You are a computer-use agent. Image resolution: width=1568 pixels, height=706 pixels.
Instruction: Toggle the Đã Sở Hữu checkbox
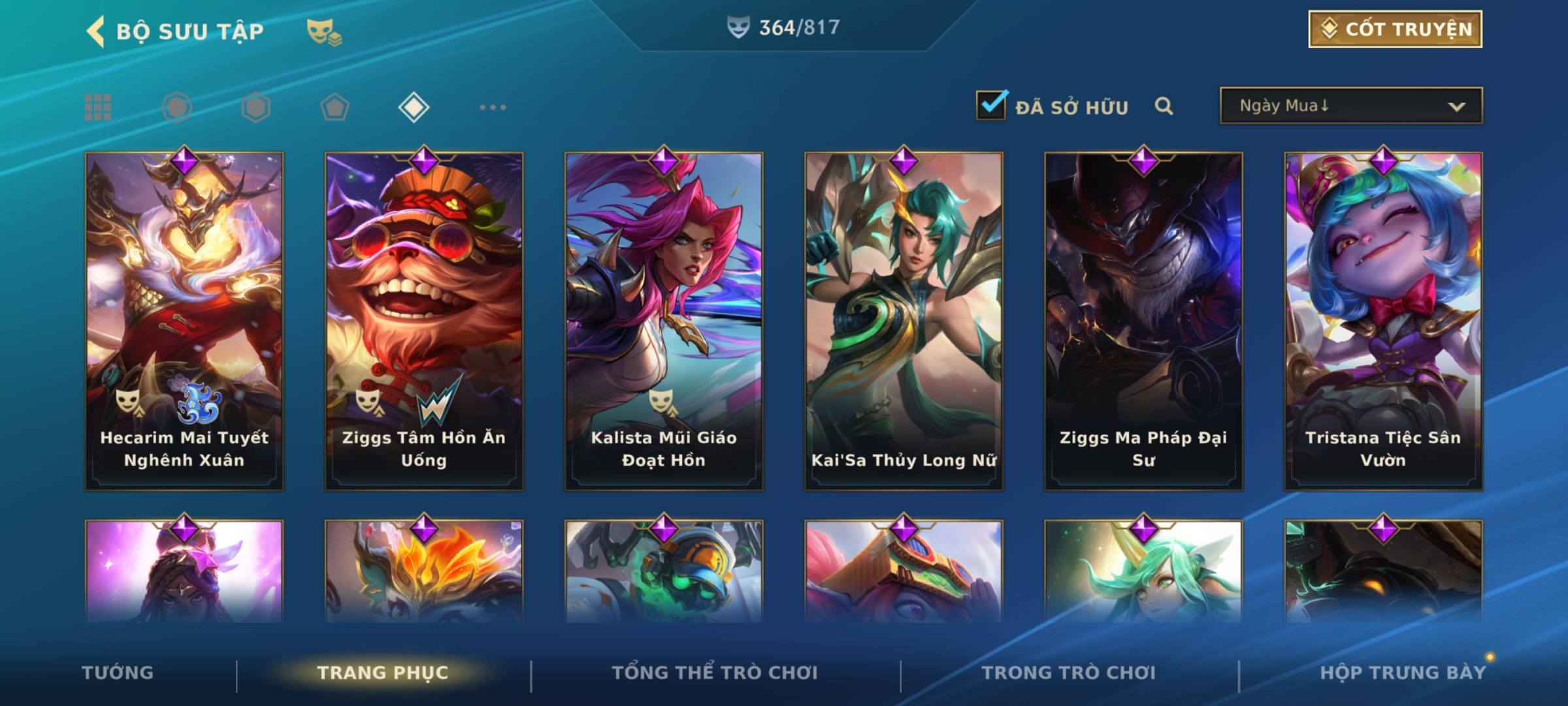tap(991, 105)
